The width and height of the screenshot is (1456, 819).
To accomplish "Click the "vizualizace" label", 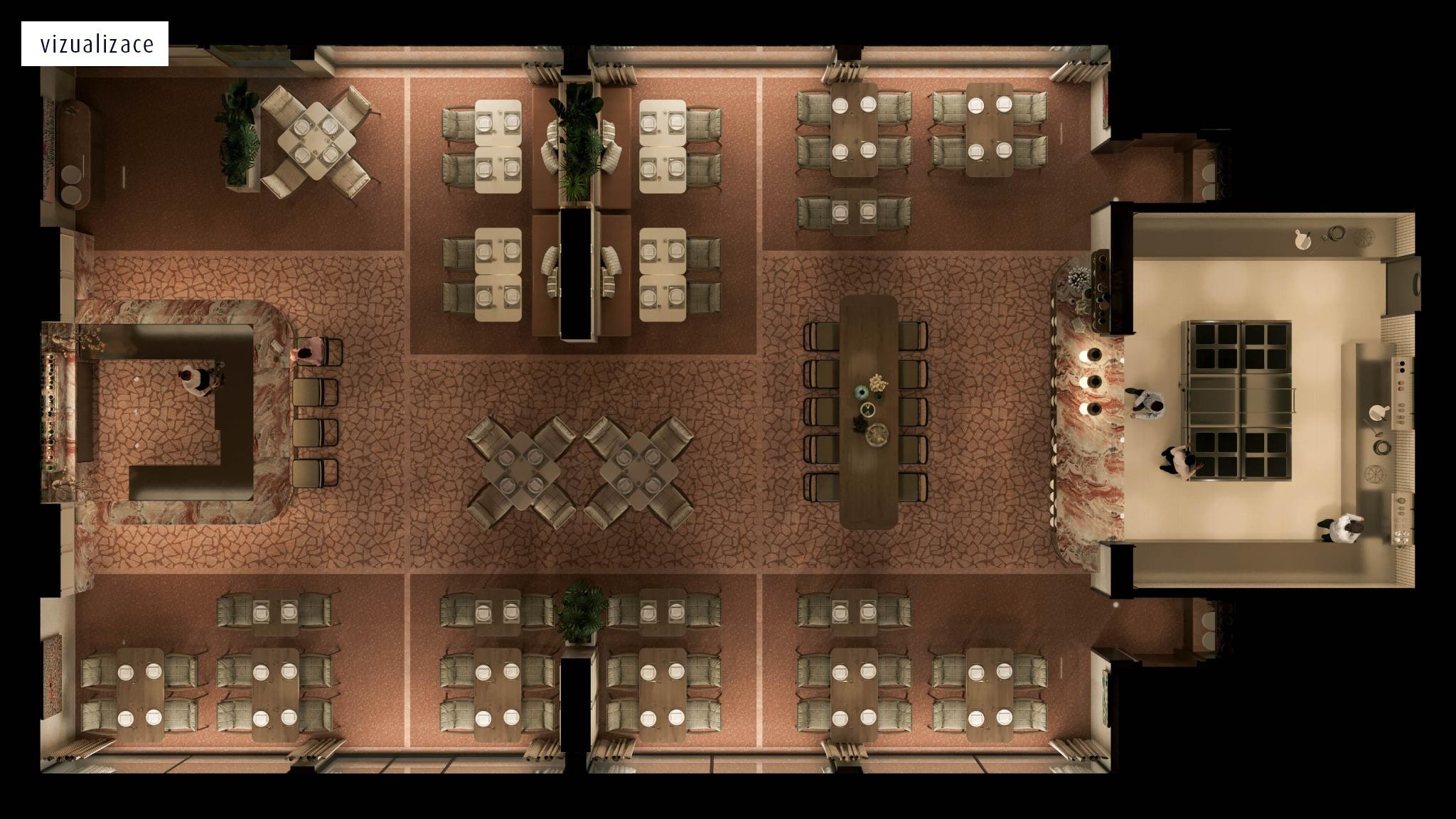I will point(95,44).
